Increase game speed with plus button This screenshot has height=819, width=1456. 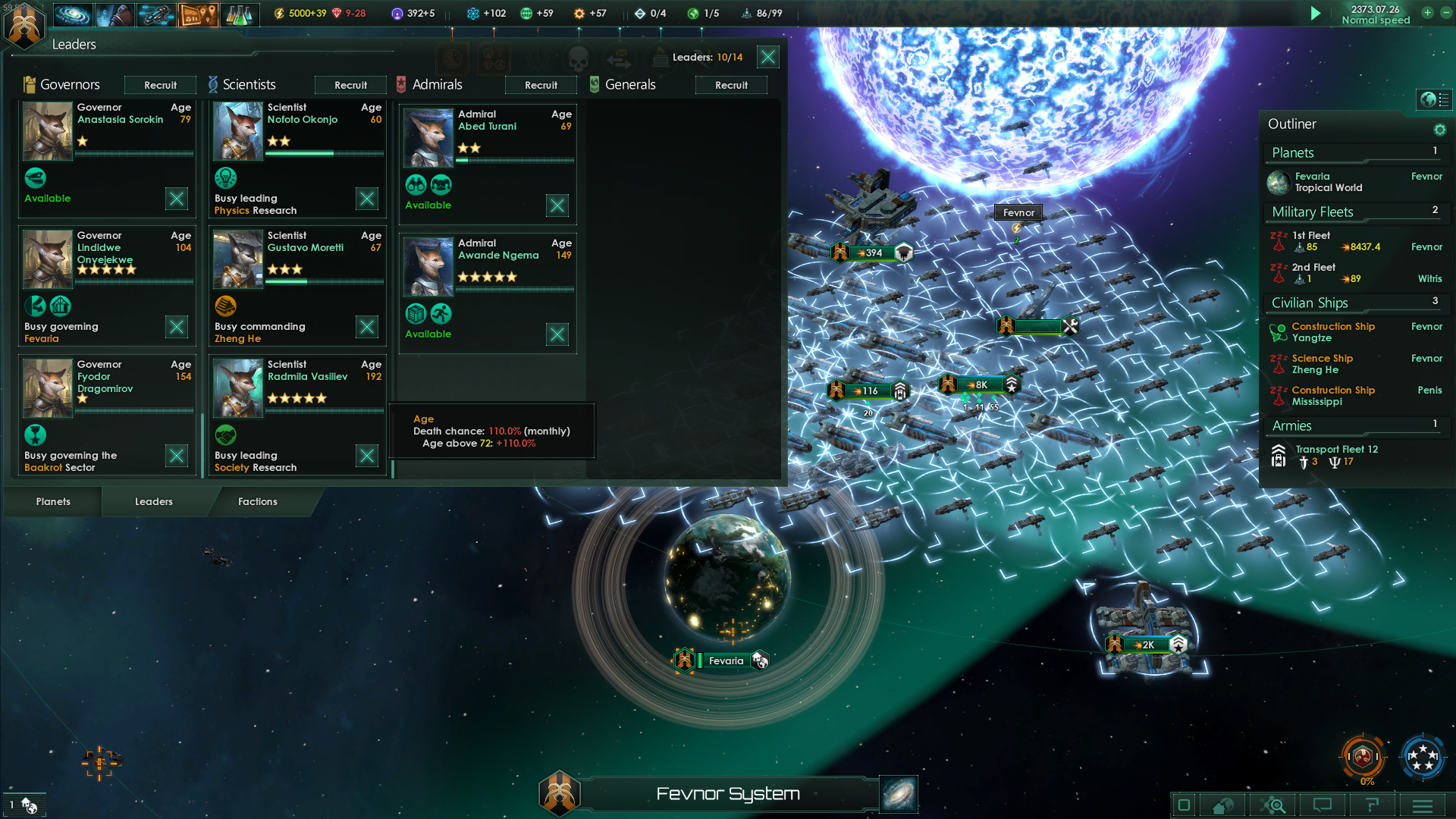(1427, 13)
